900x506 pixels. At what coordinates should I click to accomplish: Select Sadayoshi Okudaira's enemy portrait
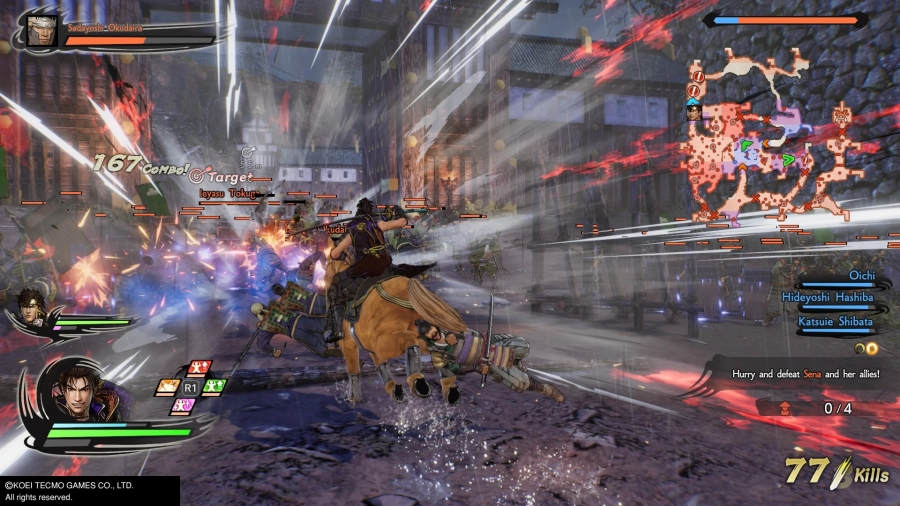[38, 30]
